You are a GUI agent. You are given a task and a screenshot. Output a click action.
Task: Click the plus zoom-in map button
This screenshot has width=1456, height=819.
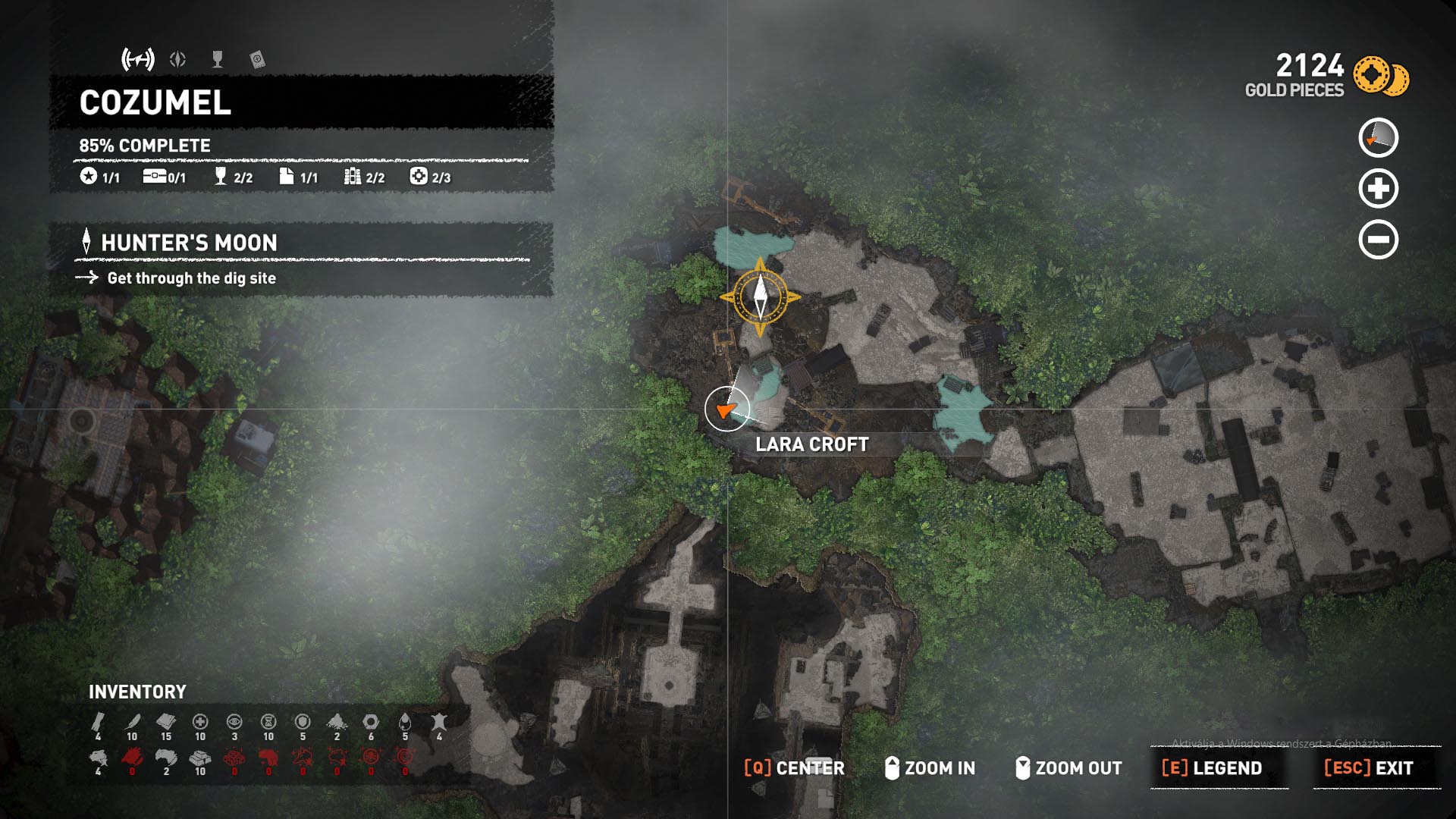(x=1378, y=189)
